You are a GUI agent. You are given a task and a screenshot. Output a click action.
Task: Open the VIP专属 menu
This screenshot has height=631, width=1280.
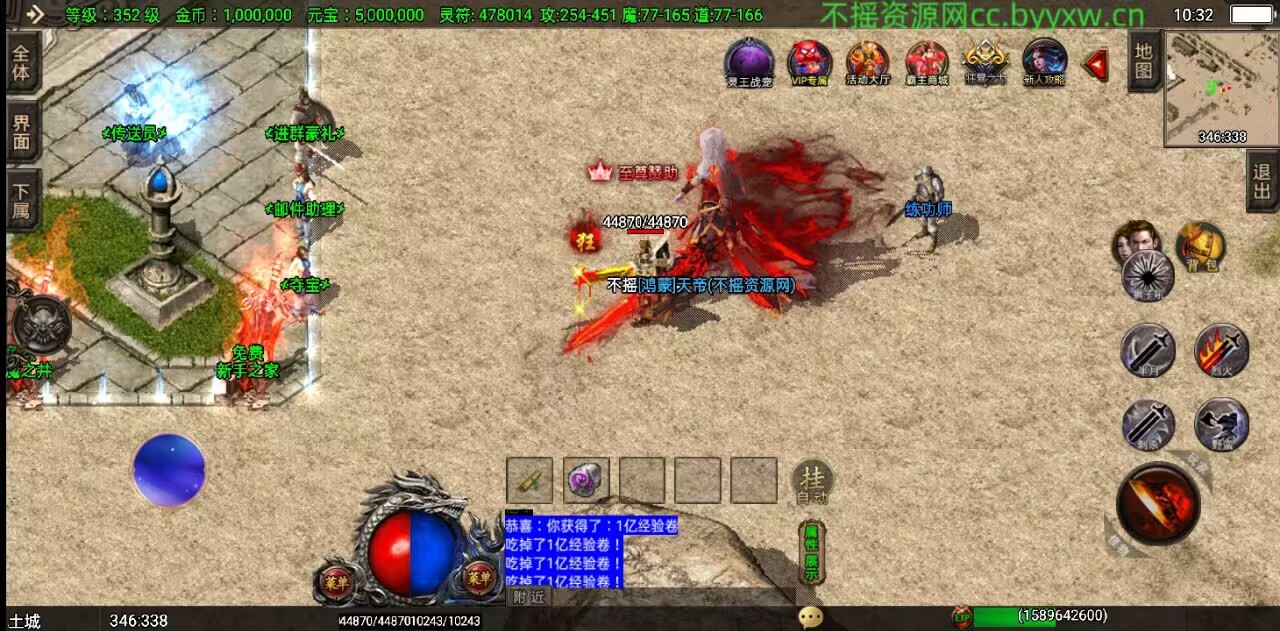(x=809, y=61)
